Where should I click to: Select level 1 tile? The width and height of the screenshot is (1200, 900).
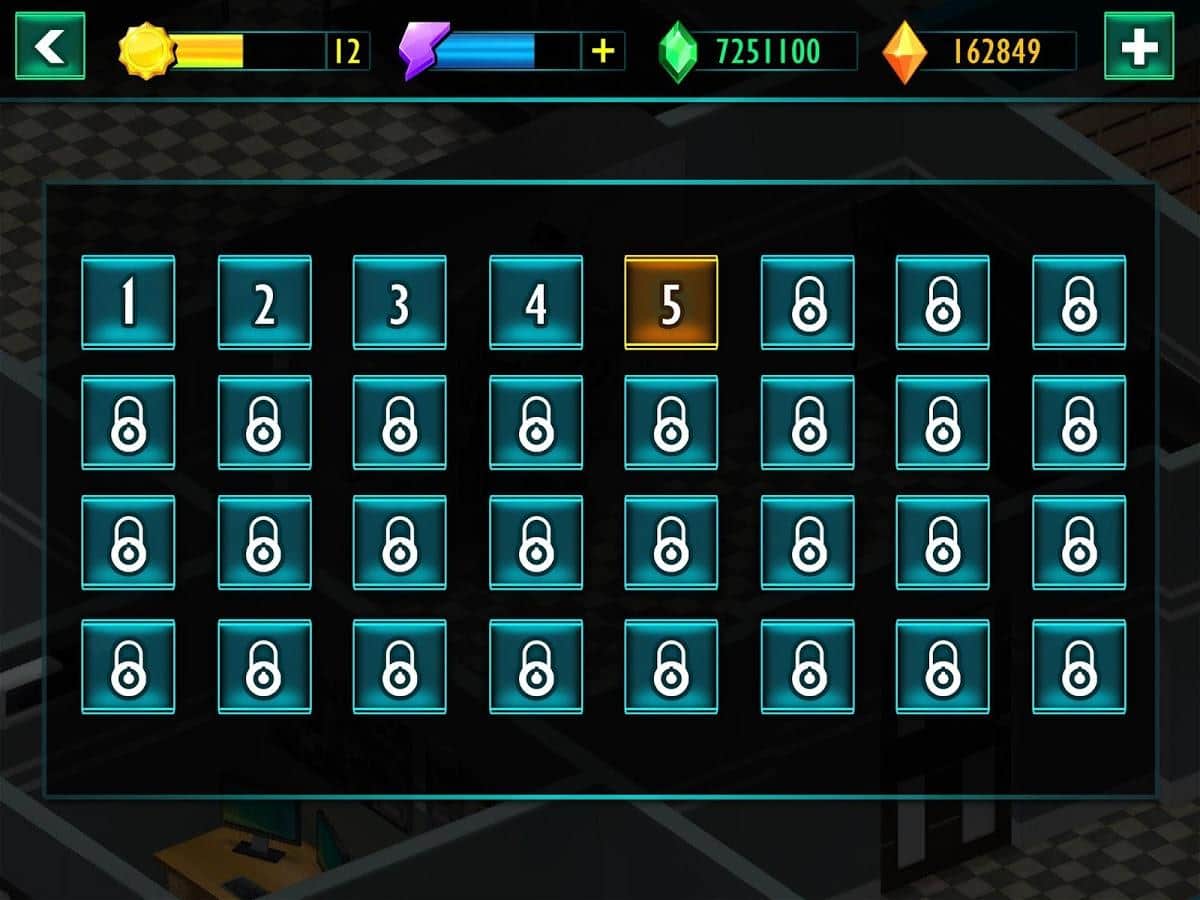tap(128, 302)
